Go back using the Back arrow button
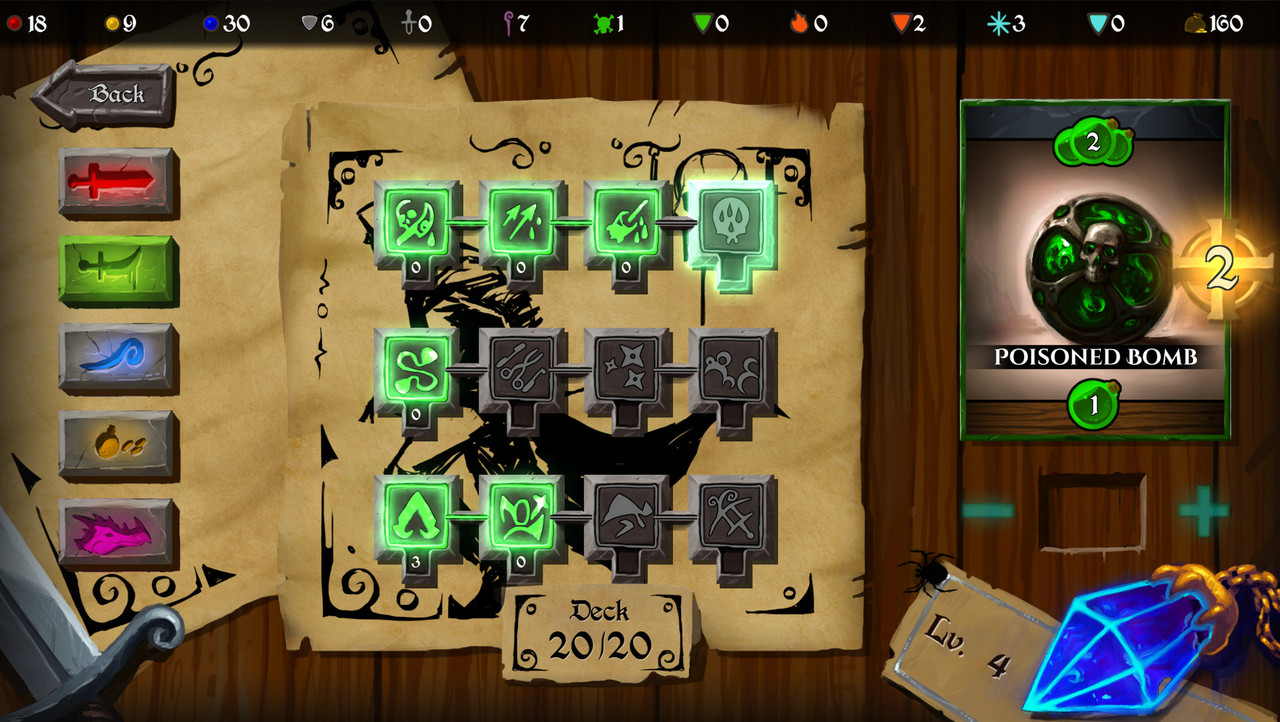The width and height of the screenshot is (1280, 722). click(103, 95)
